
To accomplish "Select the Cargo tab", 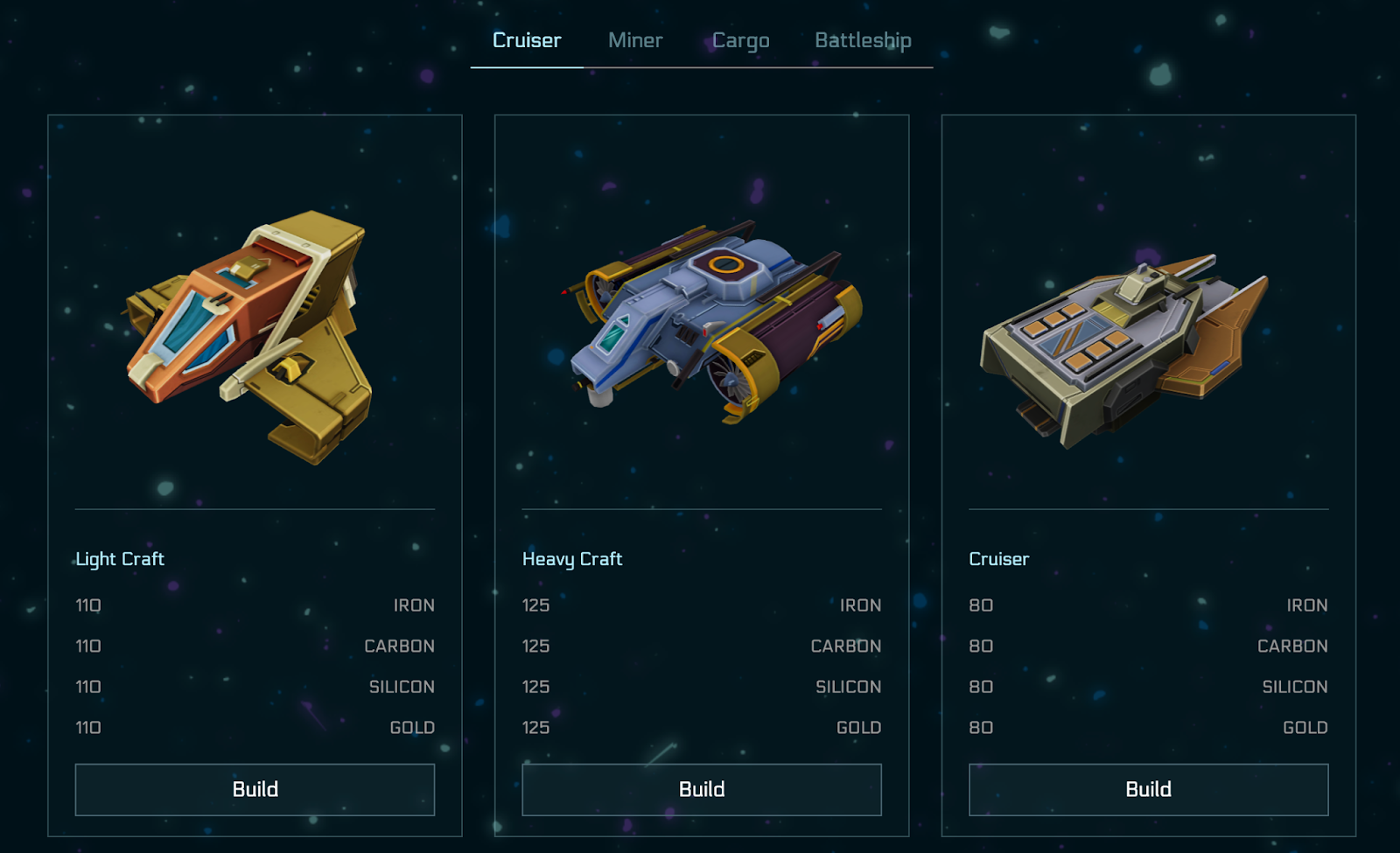I will coord(740,40).
